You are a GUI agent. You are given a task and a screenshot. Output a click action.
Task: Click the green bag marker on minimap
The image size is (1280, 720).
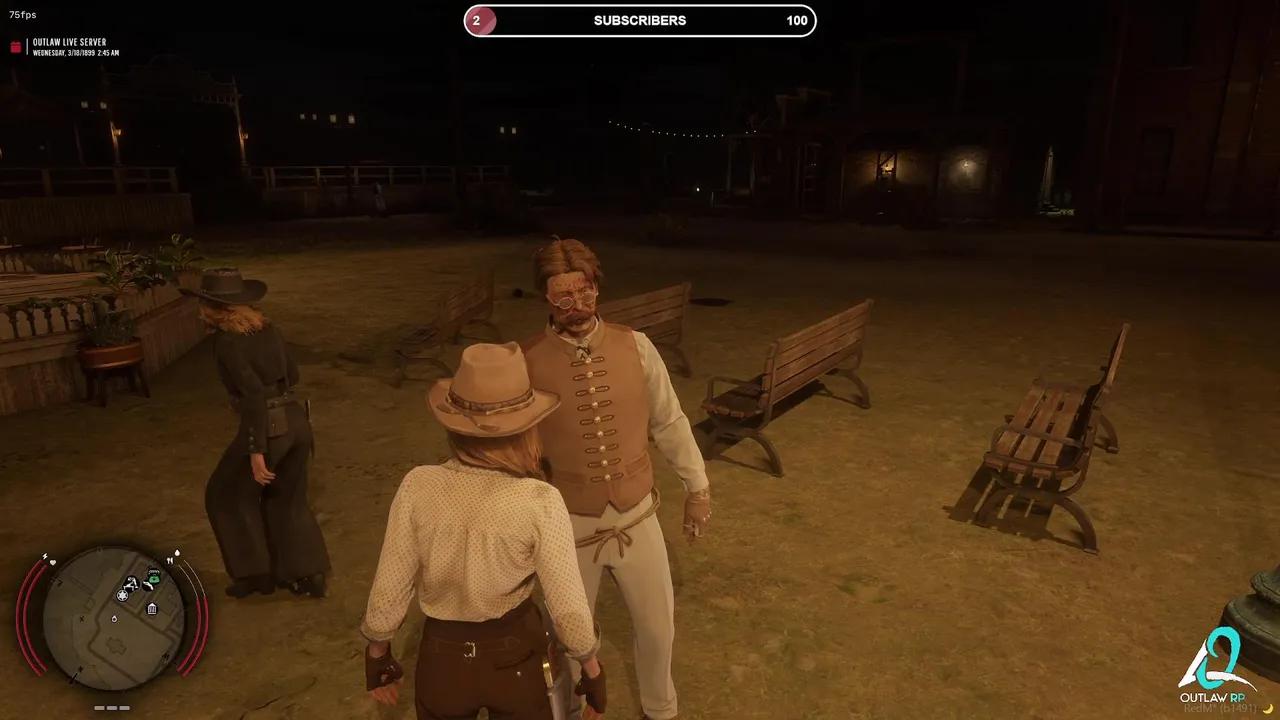153,577
